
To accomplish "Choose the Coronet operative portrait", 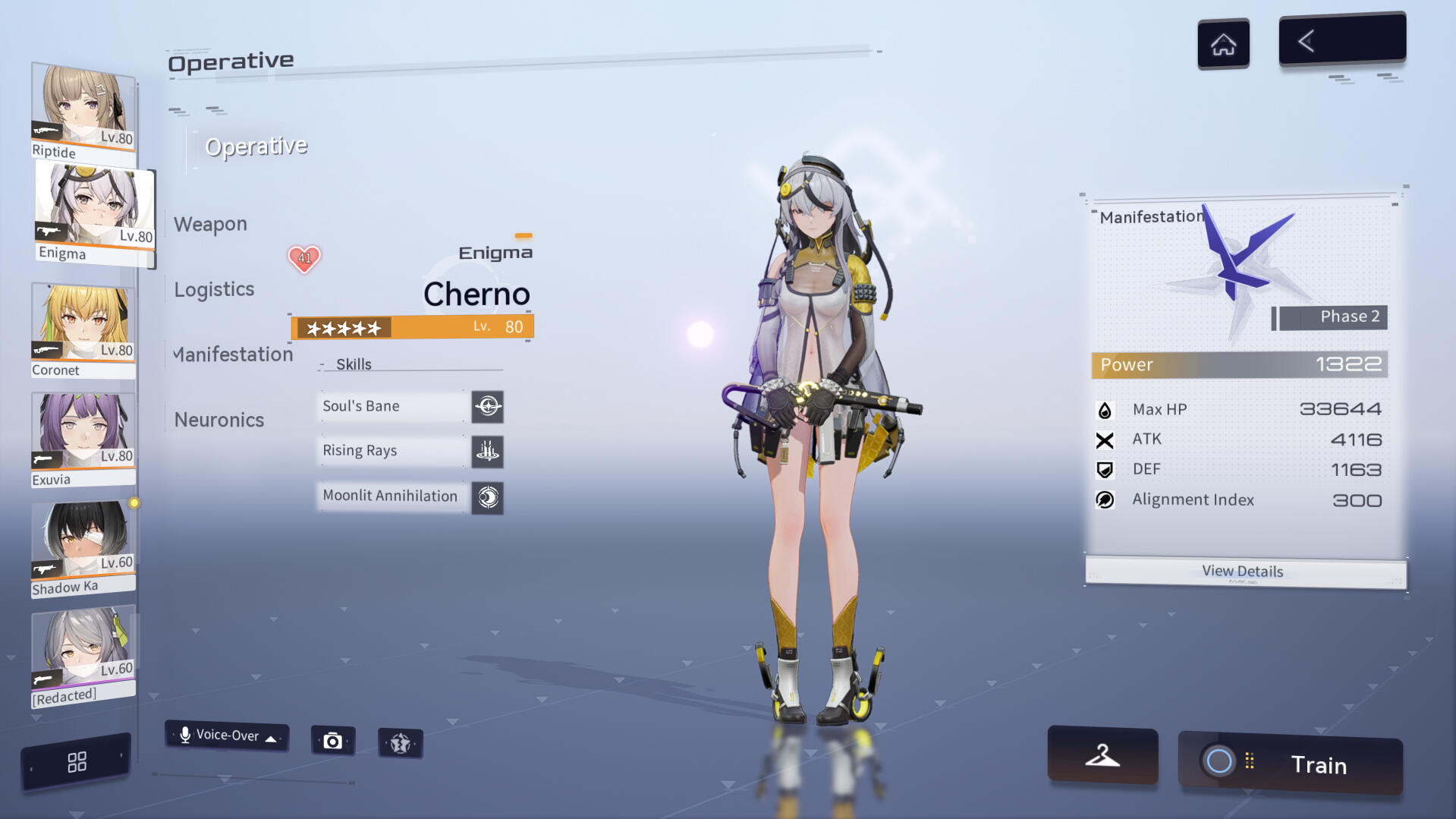I will [x=83, y=329].
